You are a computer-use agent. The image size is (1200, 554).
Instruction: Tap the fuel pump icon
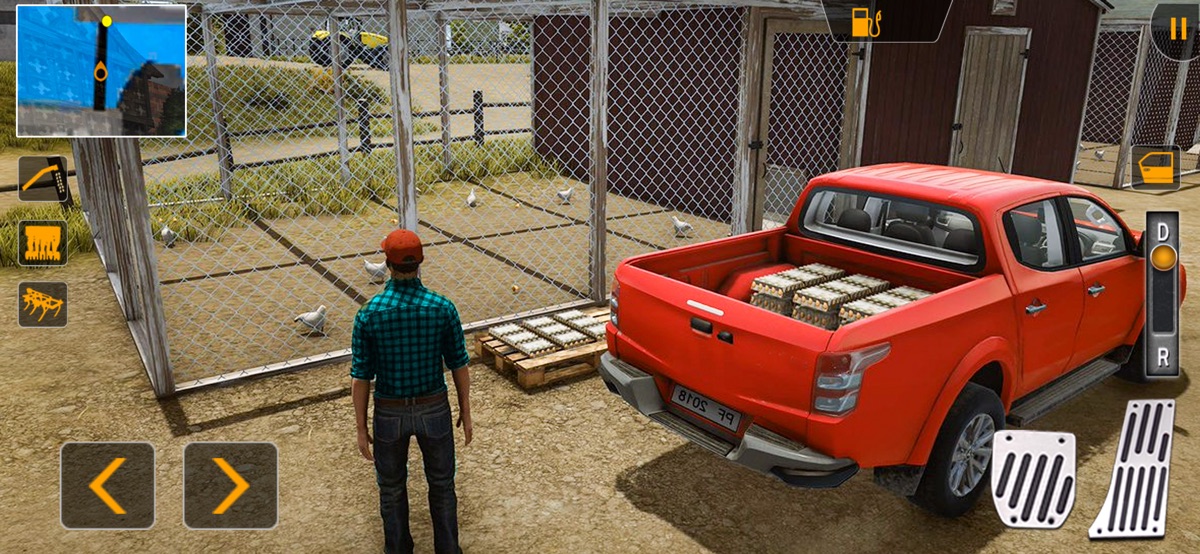click(862, 22)
